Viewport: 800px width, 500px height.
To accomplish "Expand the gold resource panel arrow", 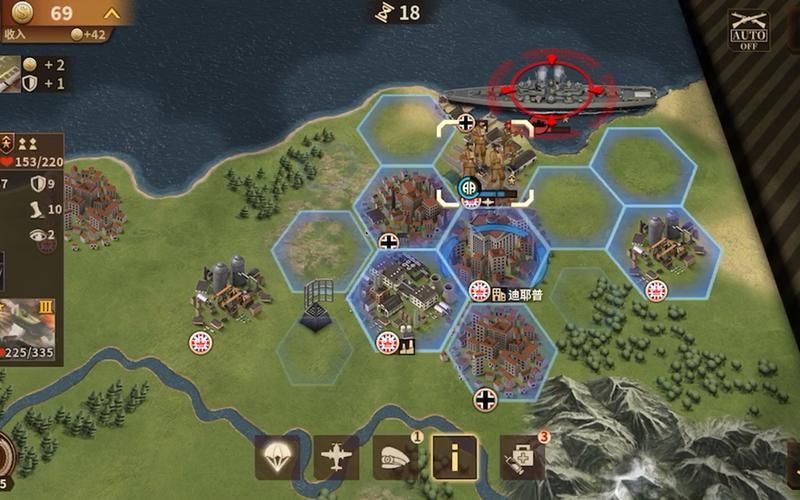I will coord(112,13).
